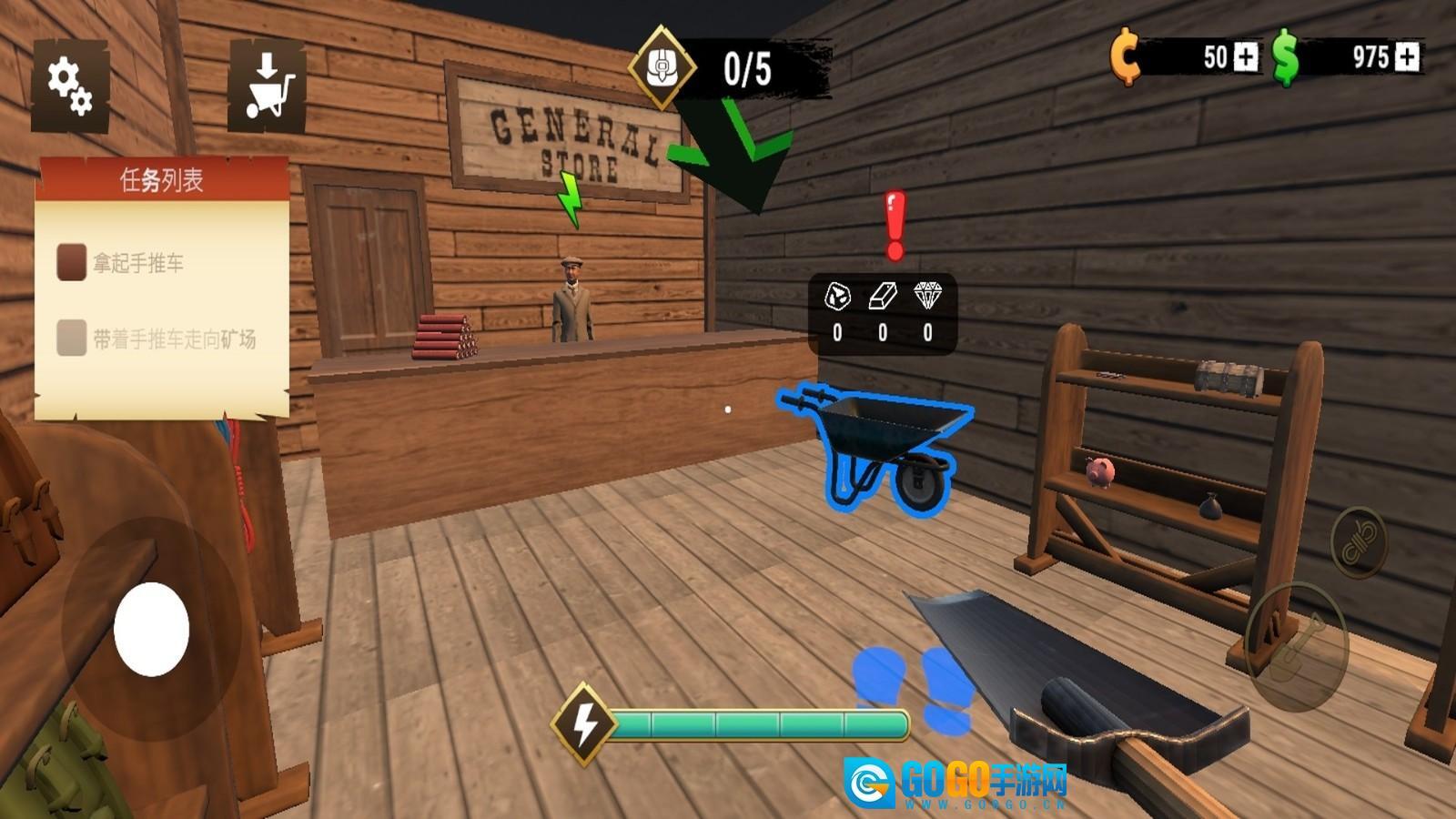Select the 带着手推车走向矿场 task entry

[x=173, y=339]
